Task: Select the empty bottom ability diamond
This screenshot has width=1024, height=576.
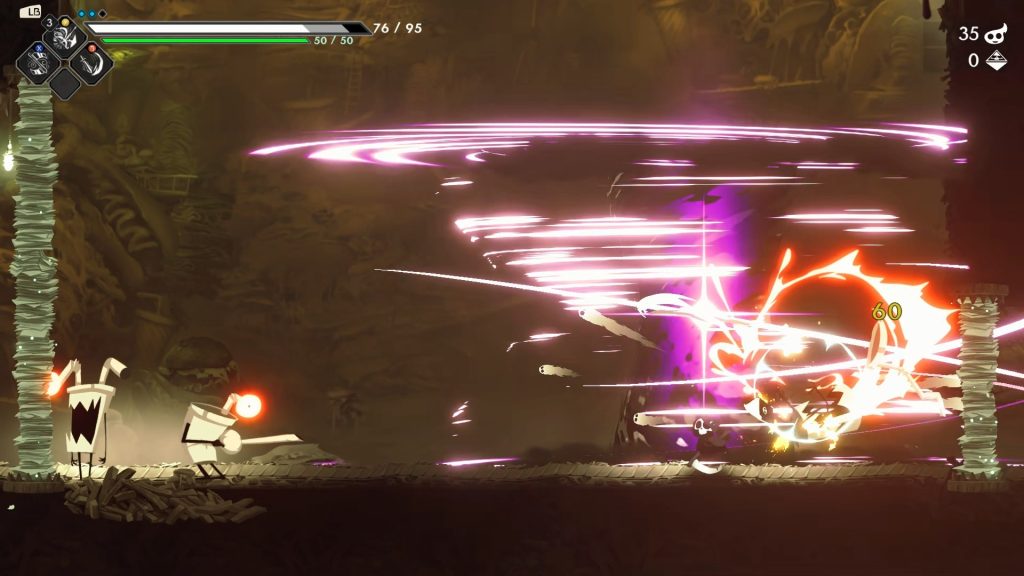Action: pyautogui.click(x=65, y=84)
